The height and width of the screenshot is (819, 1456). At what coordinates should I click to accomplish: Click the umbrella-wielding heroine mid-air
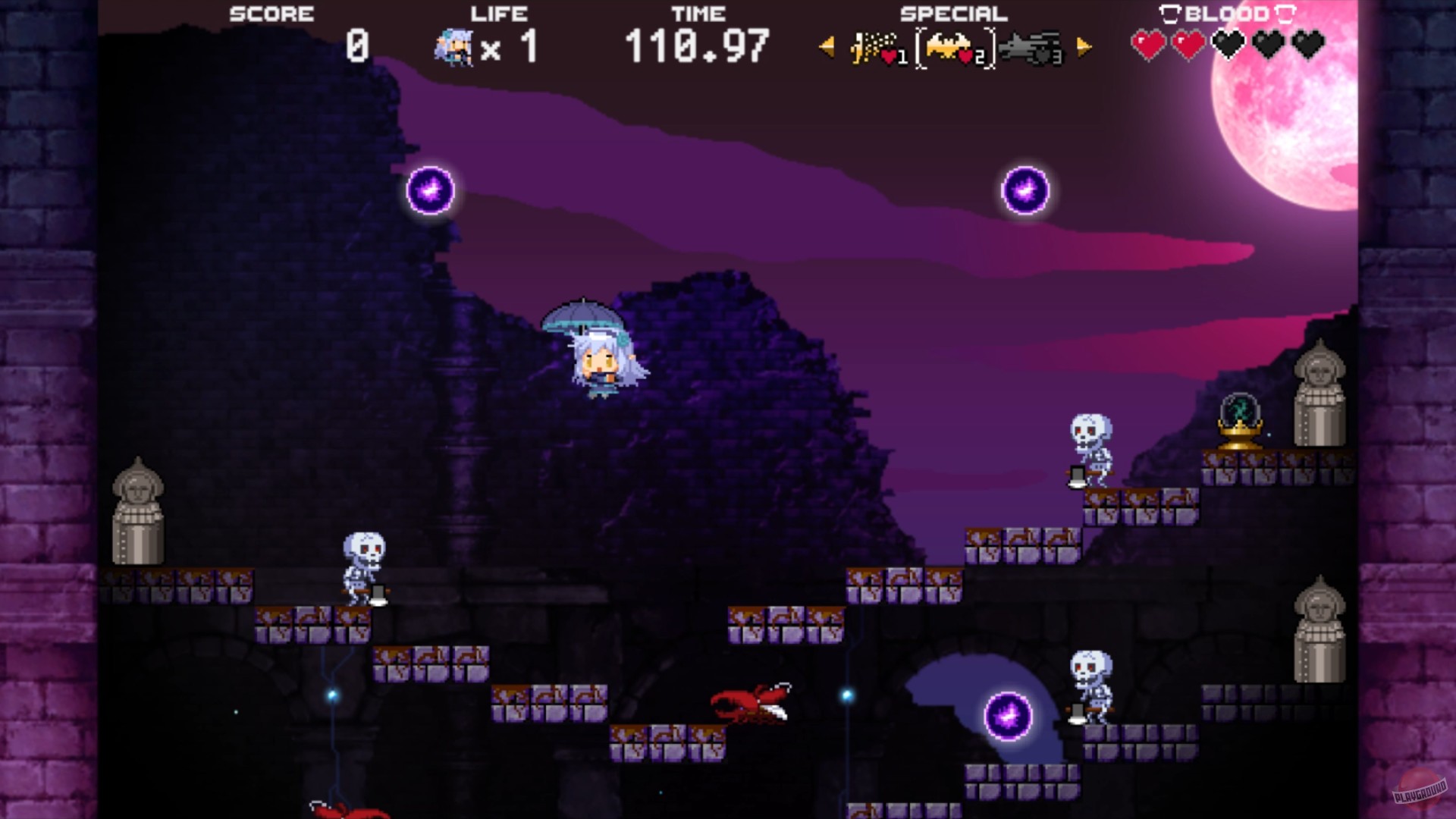pos(599,356)
